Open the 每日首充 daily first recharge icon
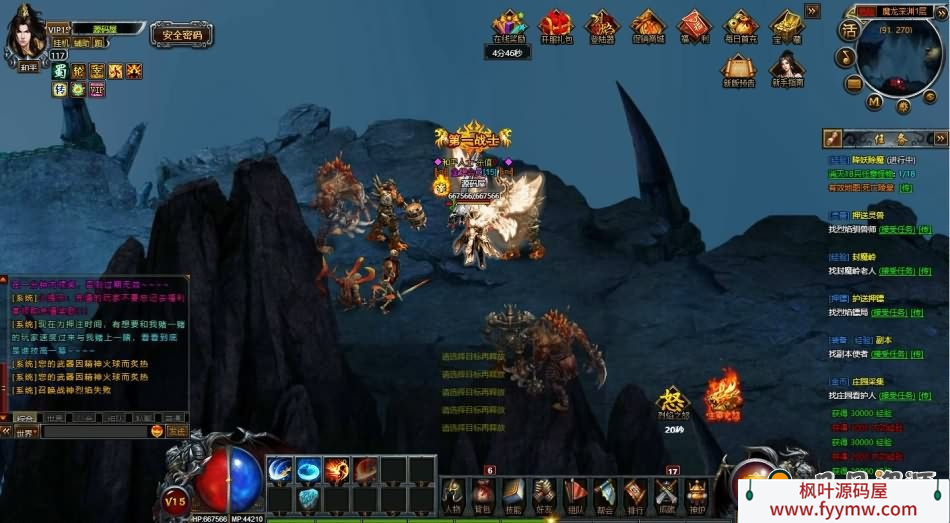 [740, 24]
